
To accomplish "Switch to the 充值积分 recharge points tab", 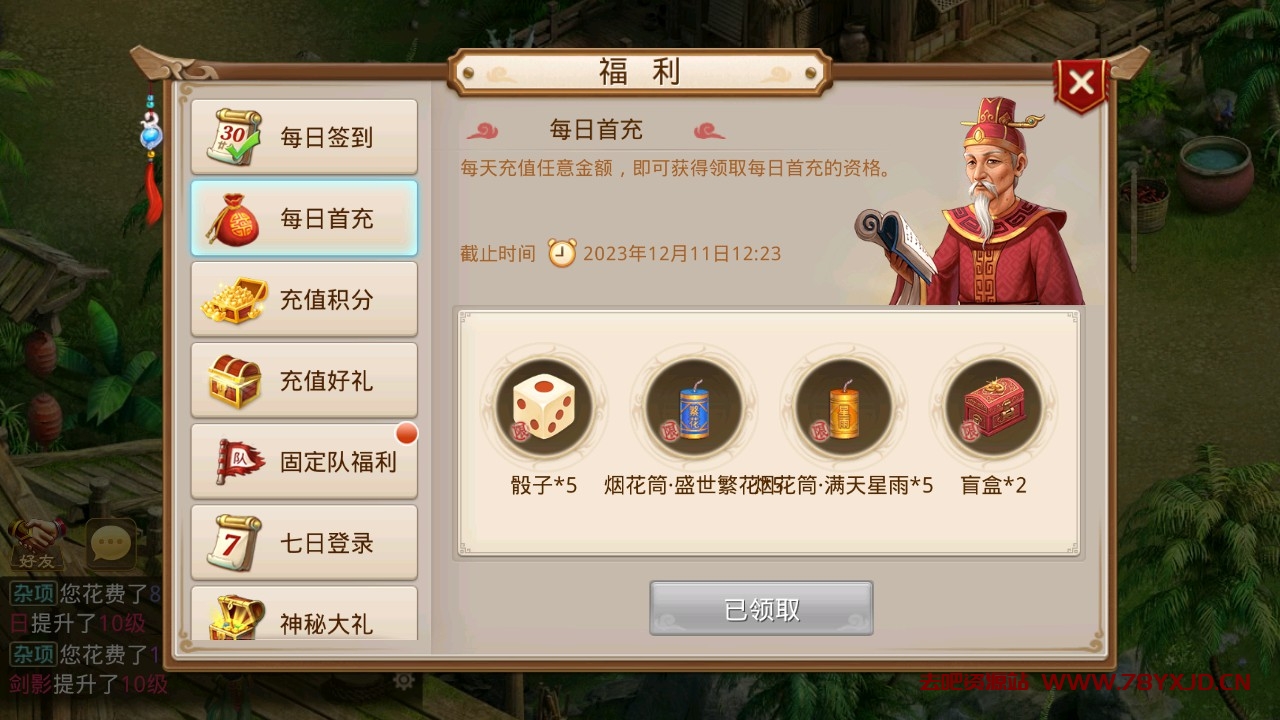I will point(304,300).
